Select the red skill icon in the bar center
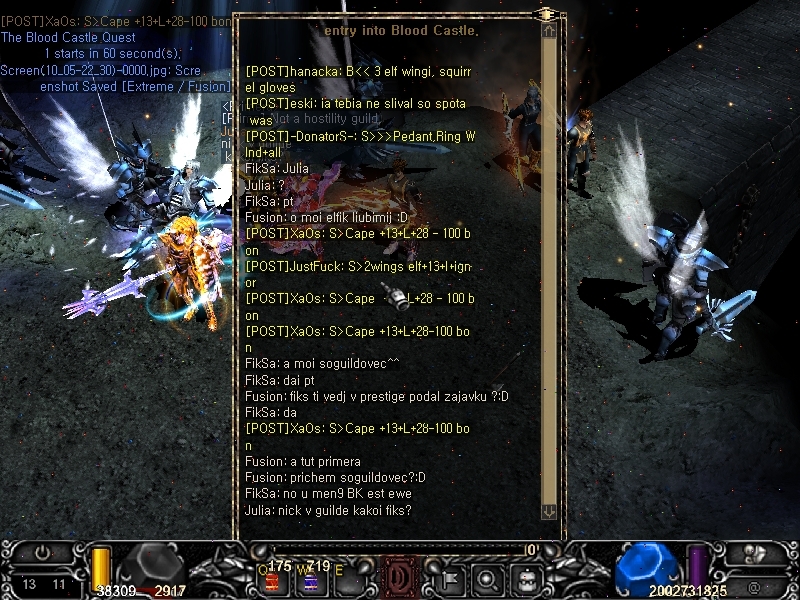The height and width of the screenshot is (600, 800). click(399, 577)
